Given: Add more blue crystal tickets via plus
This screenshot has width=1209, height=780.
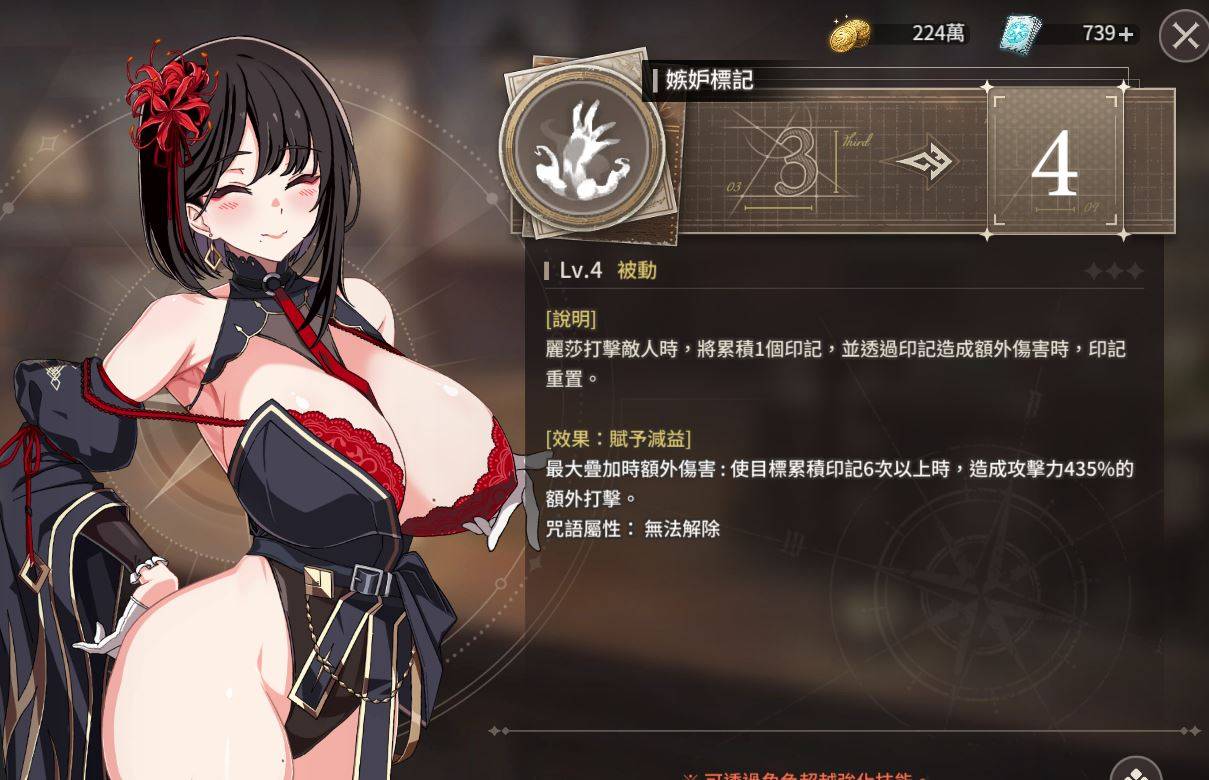Looking at the screenshot, I should point(1127,34).
